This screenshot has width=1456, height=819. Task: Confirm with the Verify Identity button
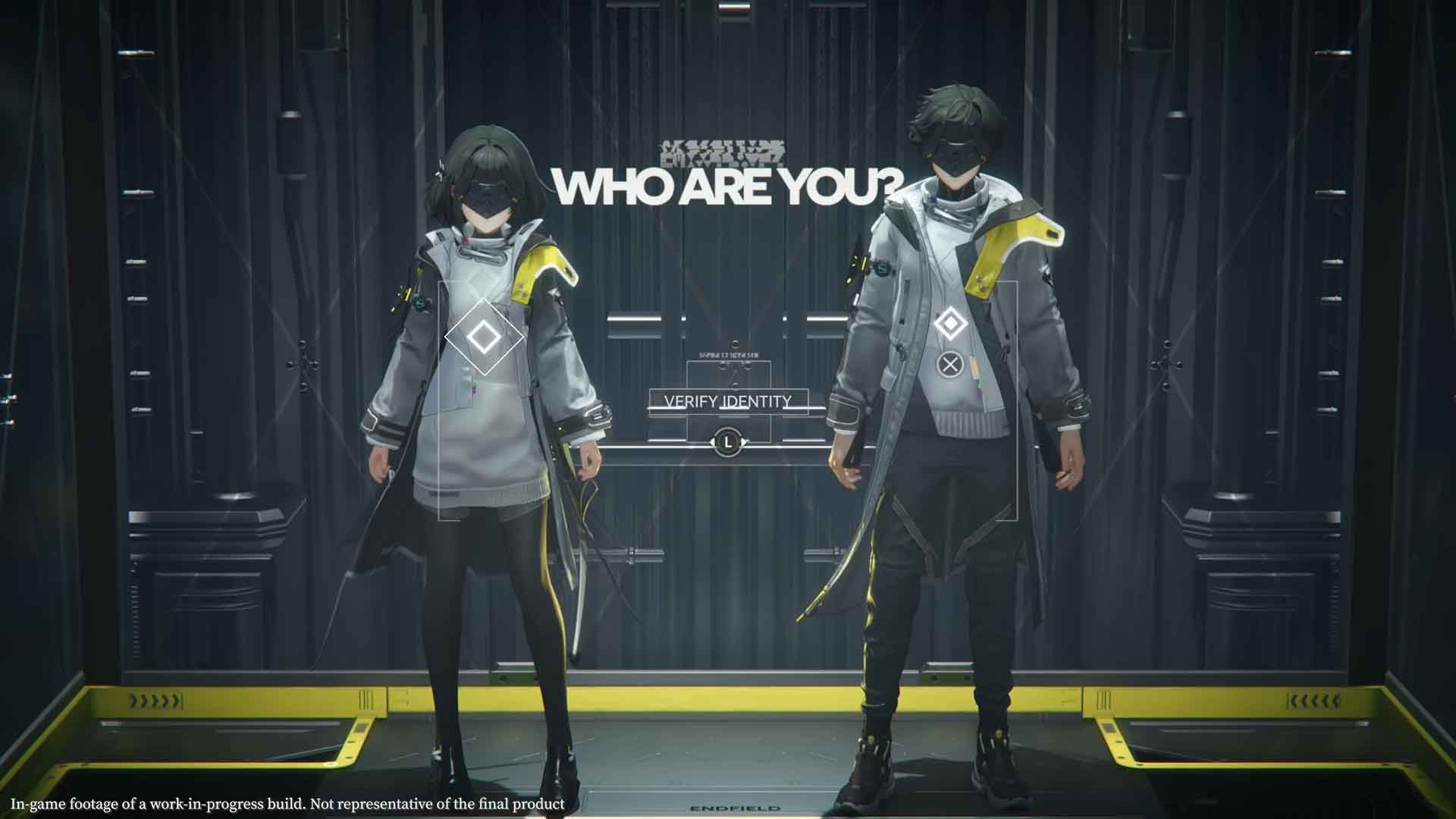coord(728,401)
